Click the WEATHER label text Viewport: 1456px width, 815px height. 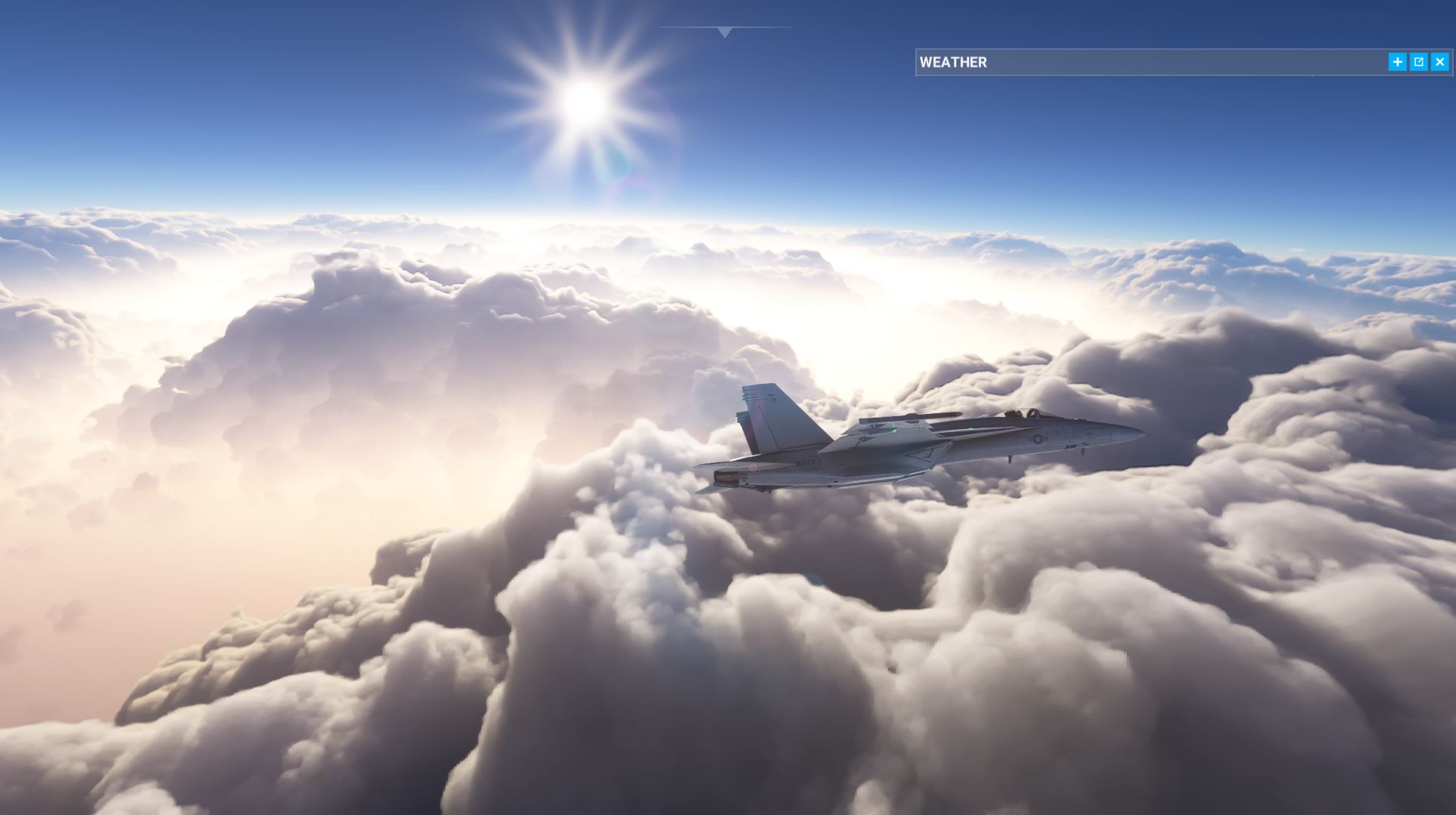[952, 62]
